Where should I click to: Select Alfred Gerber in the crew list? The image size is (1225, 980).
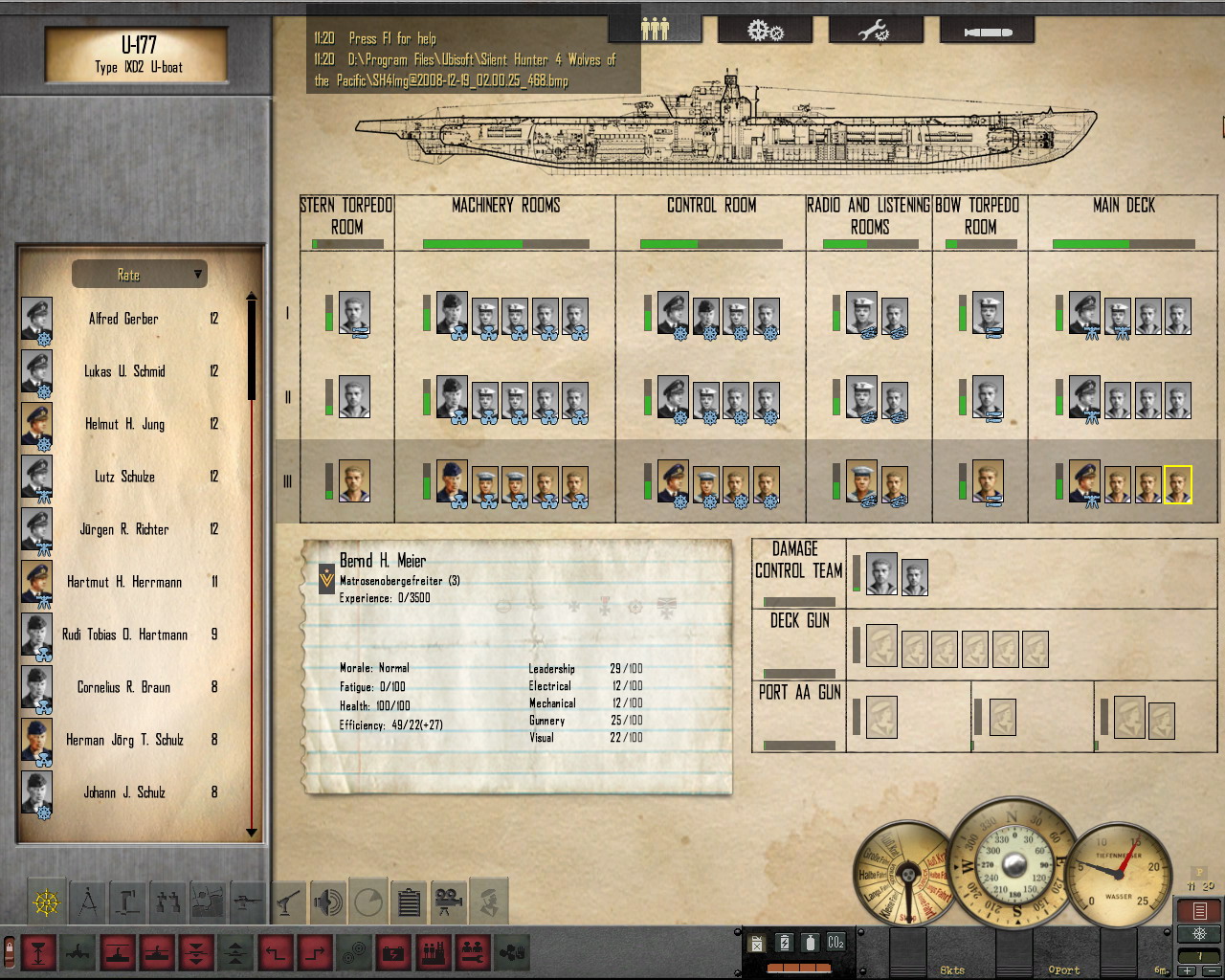[123, 319]
